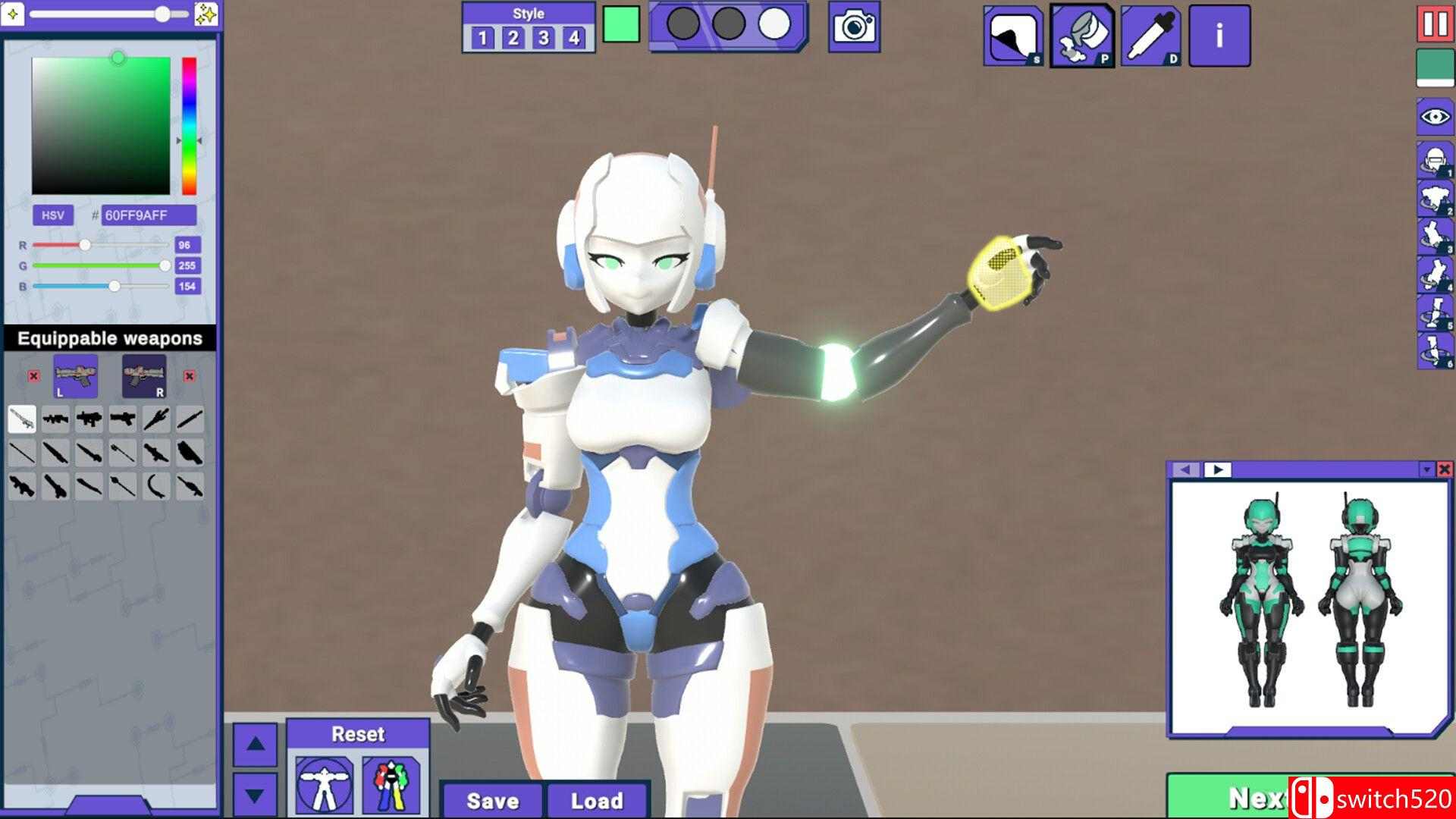Image resolution: width=1456 pixels, height=819 pixels.
Task: Select the Sticker tool marked S
Action: 1014,34
